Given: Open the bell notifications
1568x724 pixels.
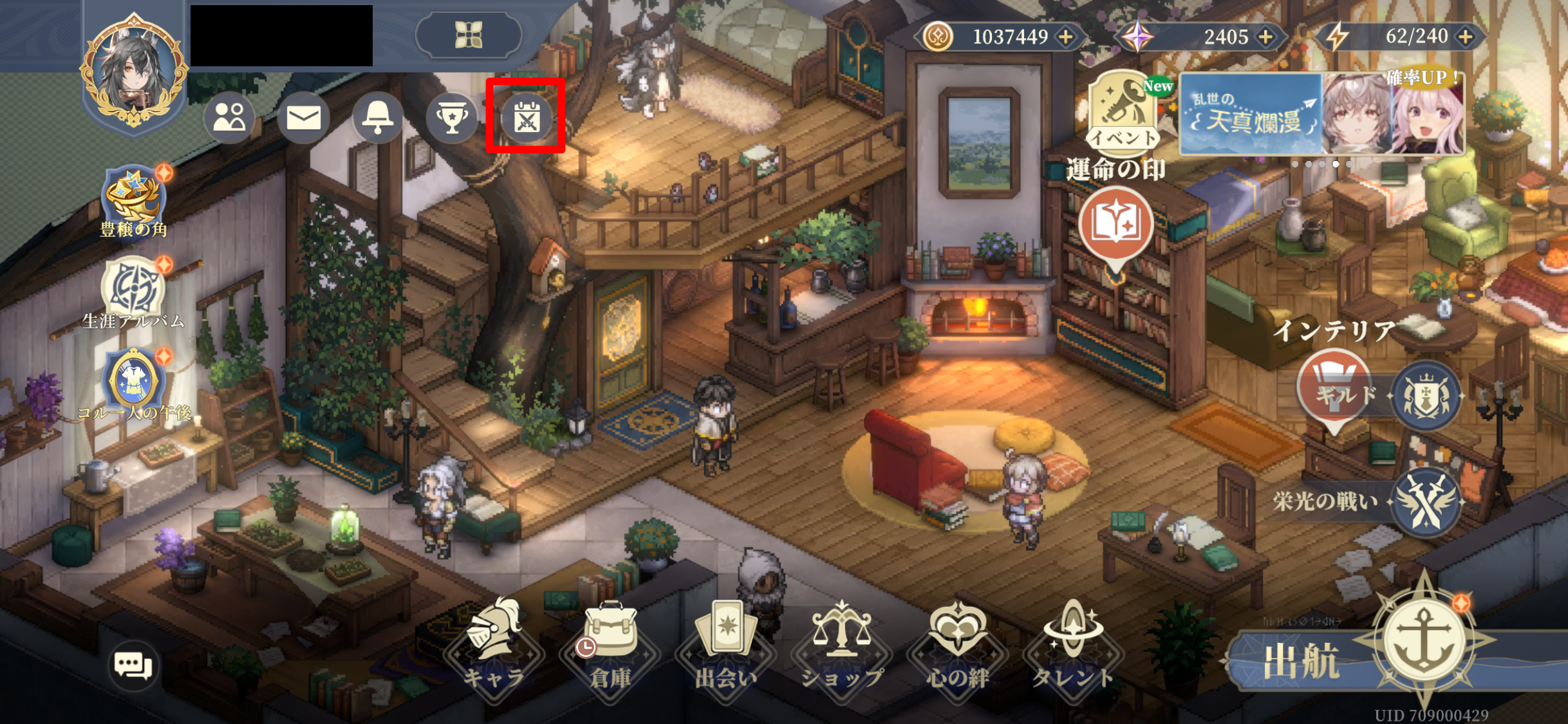Looking at the screenshot, I should 377,118.
